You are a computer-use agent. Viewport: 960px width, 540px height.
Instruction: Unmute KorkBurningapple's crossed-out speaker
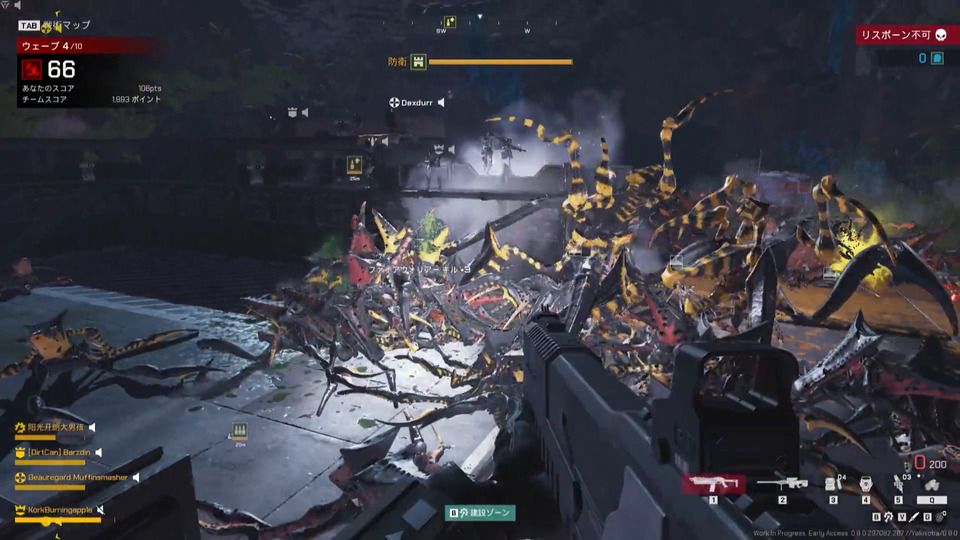pos(100,510)
